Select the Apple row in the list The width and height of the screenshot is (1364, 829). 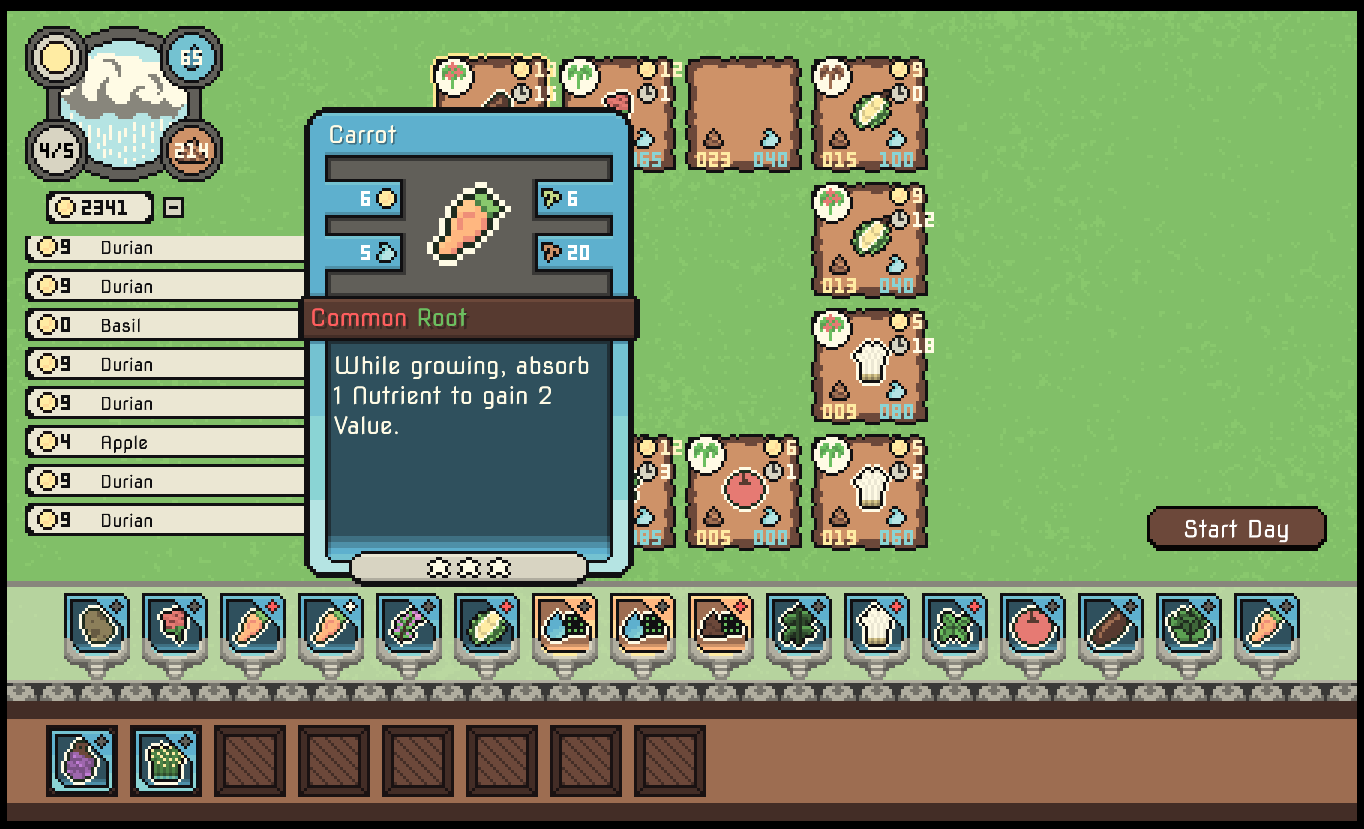[165, 442]
